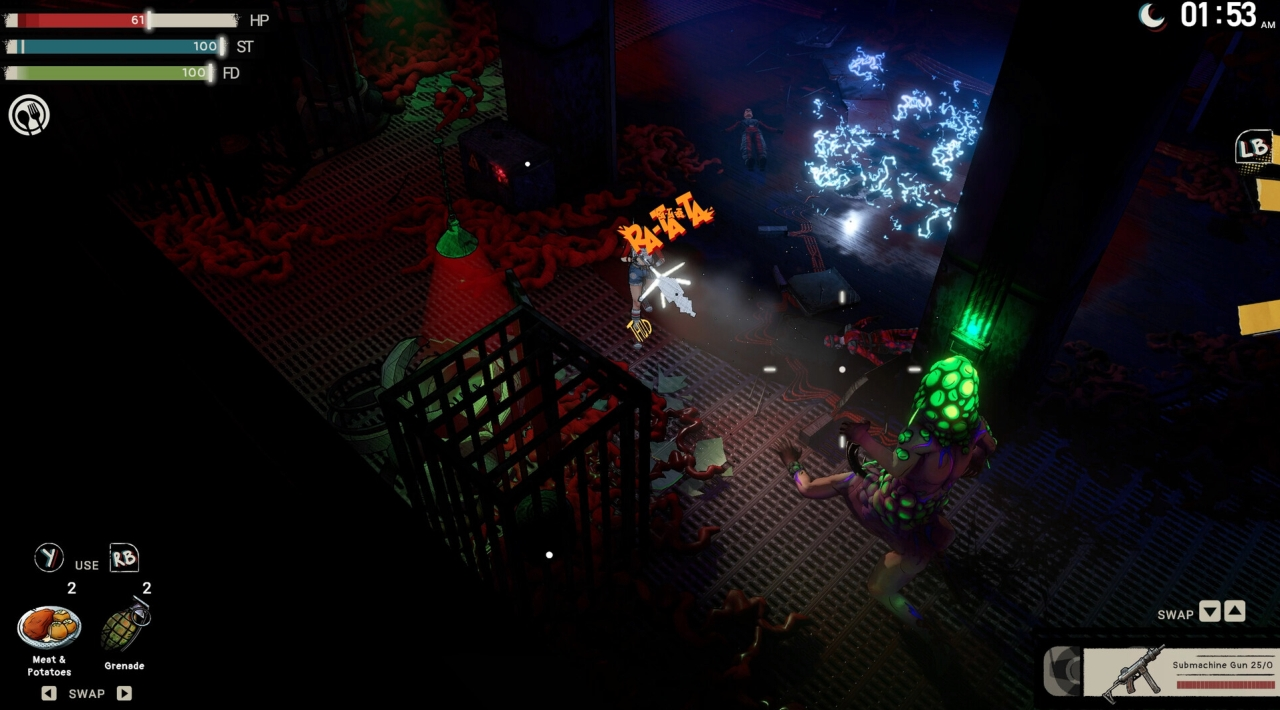Select the Meat & Potatoes food item
The height and width of the screenshot is (710, 1280).
coord(49,627)
